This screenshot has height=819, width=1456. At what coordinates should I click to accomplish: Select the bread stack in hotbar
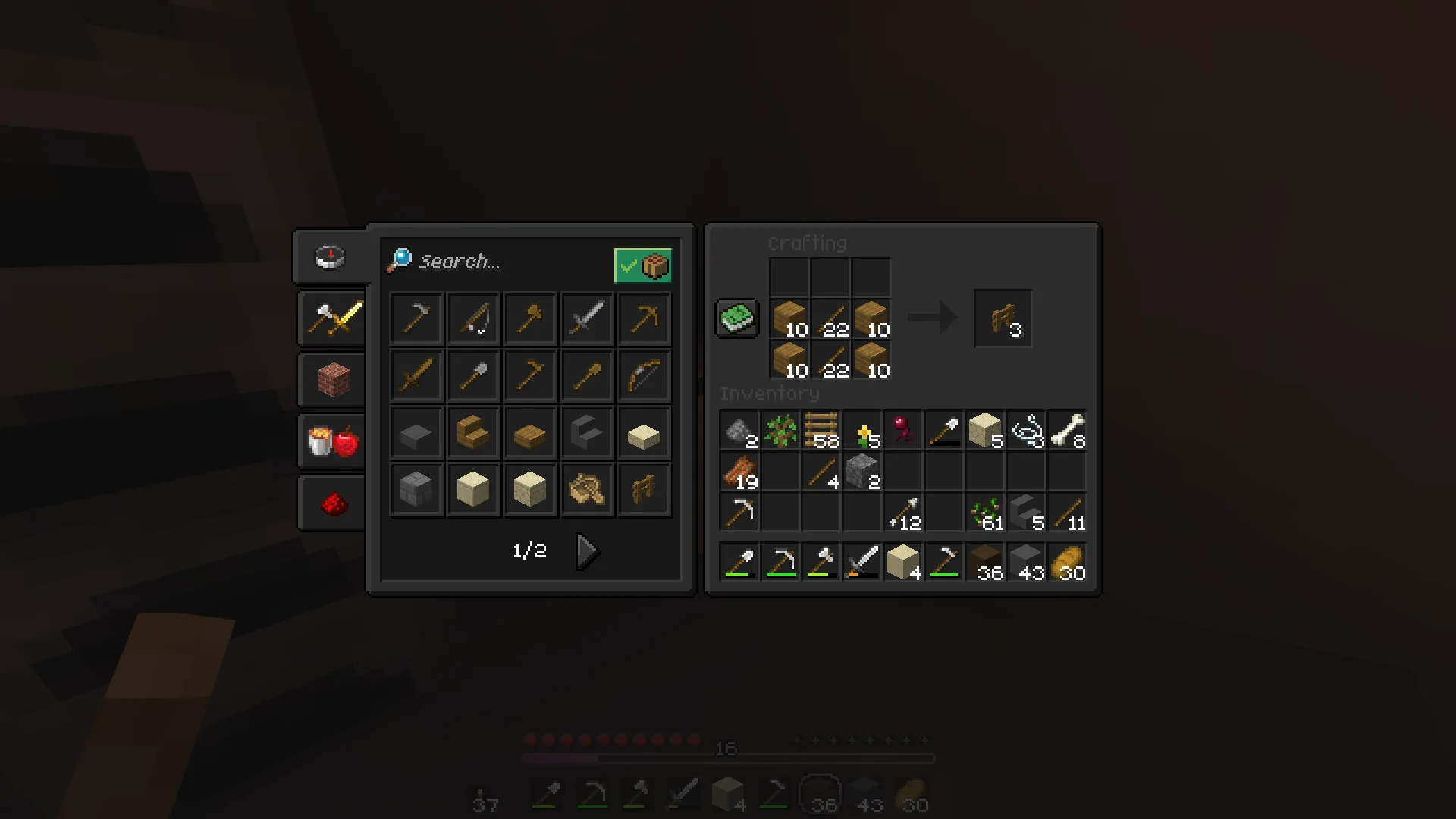1067,563
